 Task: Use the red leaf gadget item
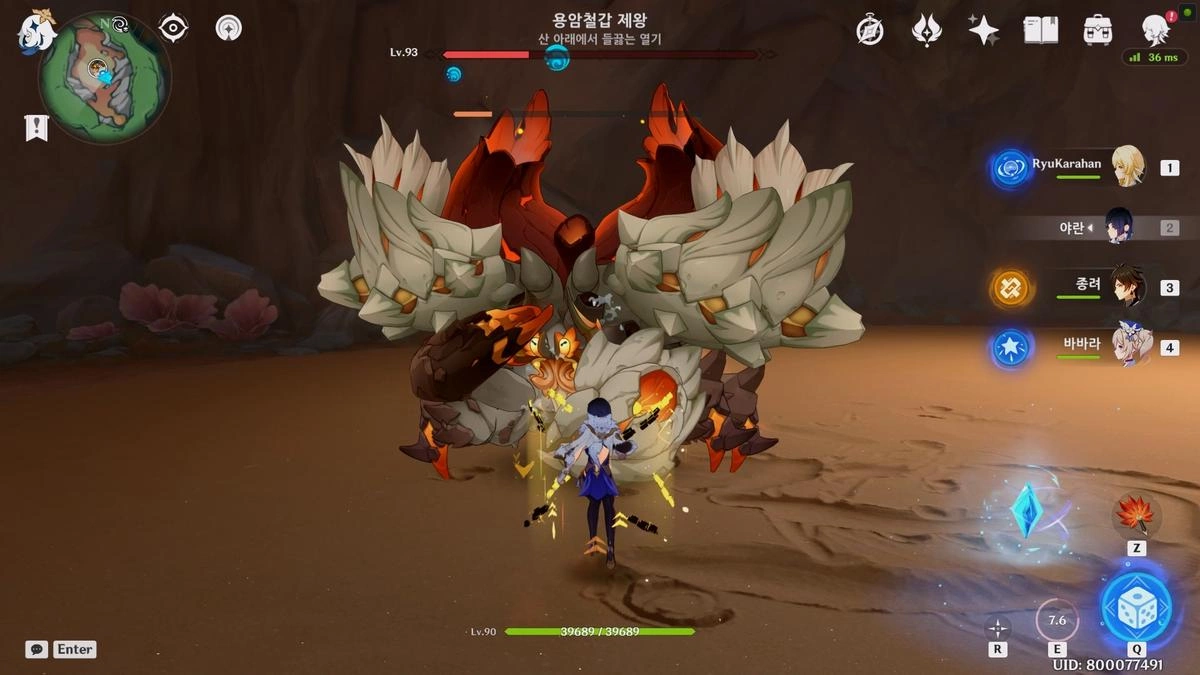tap(1136, 516)
